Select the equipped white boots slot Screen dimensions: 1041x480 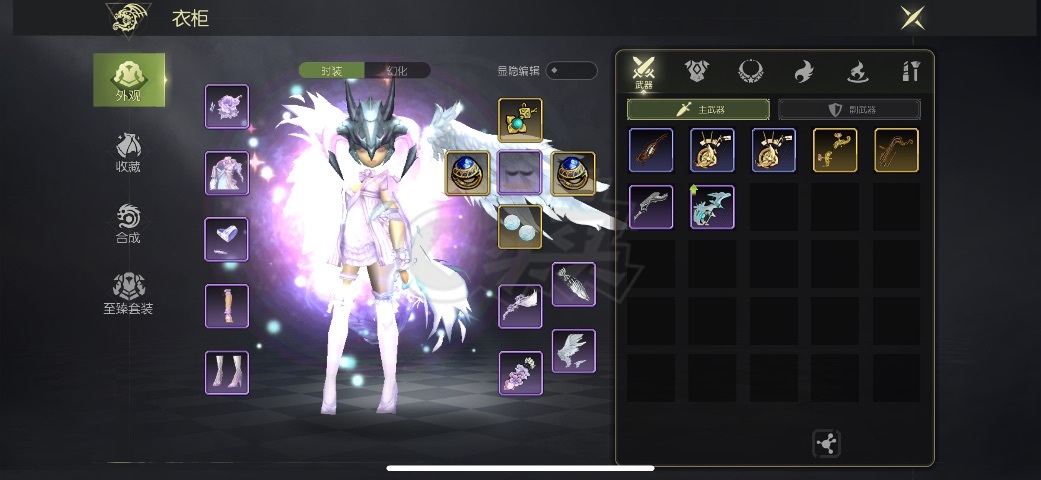pos(227,373)
